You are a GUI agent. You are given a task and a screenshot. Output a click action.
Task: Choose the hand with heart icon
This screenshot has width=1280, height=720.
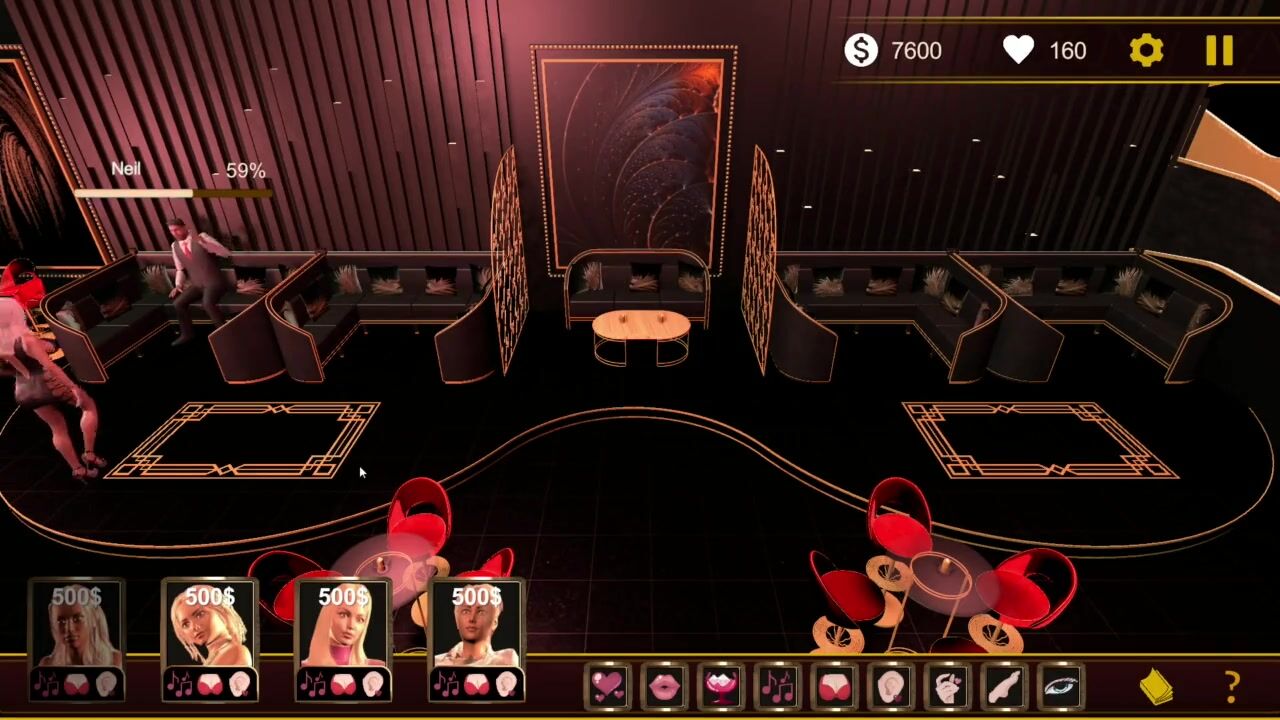coord(948,686)
